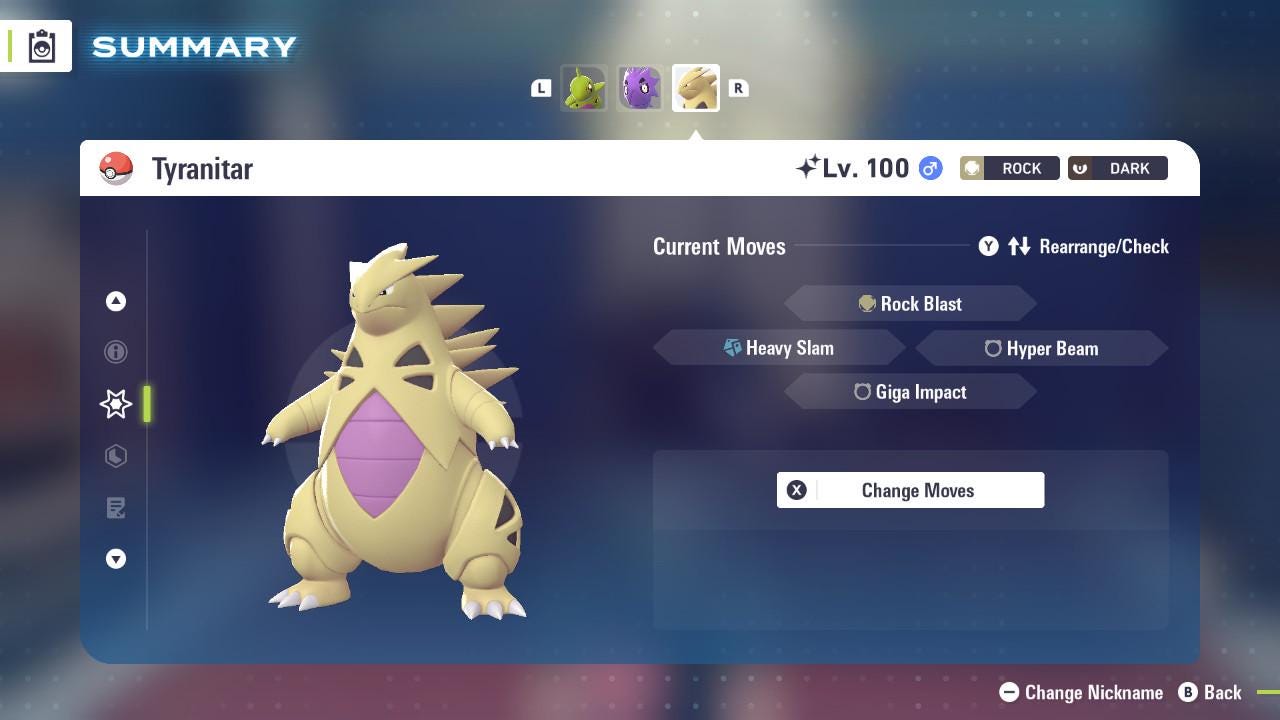Click the ROCK type badge
The height and width of the screenshot is (720, 1280).
[x=1009, y=168]
